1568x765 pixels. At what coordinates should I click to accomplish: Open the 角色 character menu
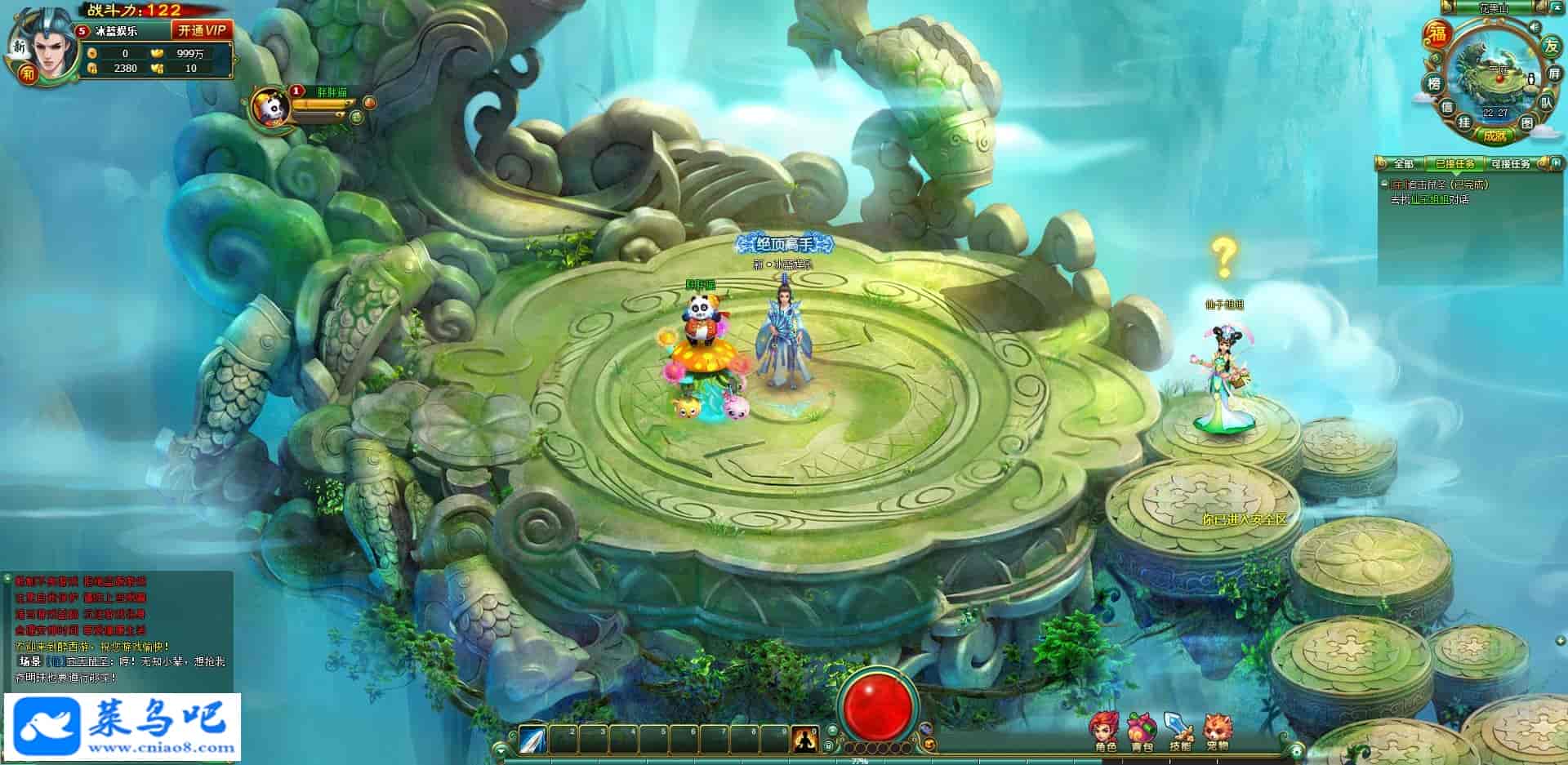pyautogui.click(x=1105, y=732)
